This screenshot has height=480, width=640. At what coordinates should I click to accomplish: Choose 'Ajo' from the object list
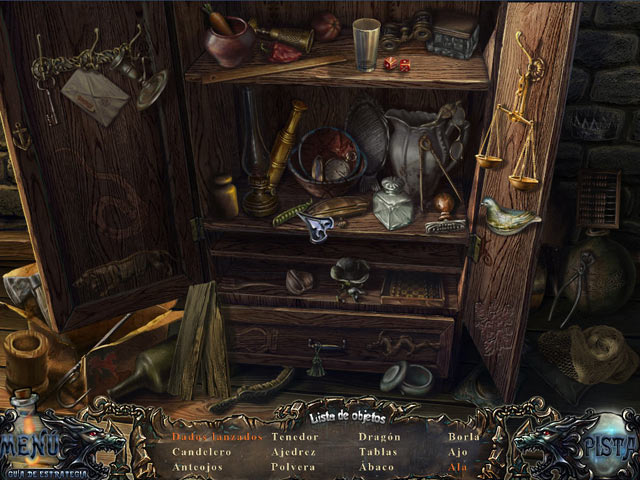(458, 452)
